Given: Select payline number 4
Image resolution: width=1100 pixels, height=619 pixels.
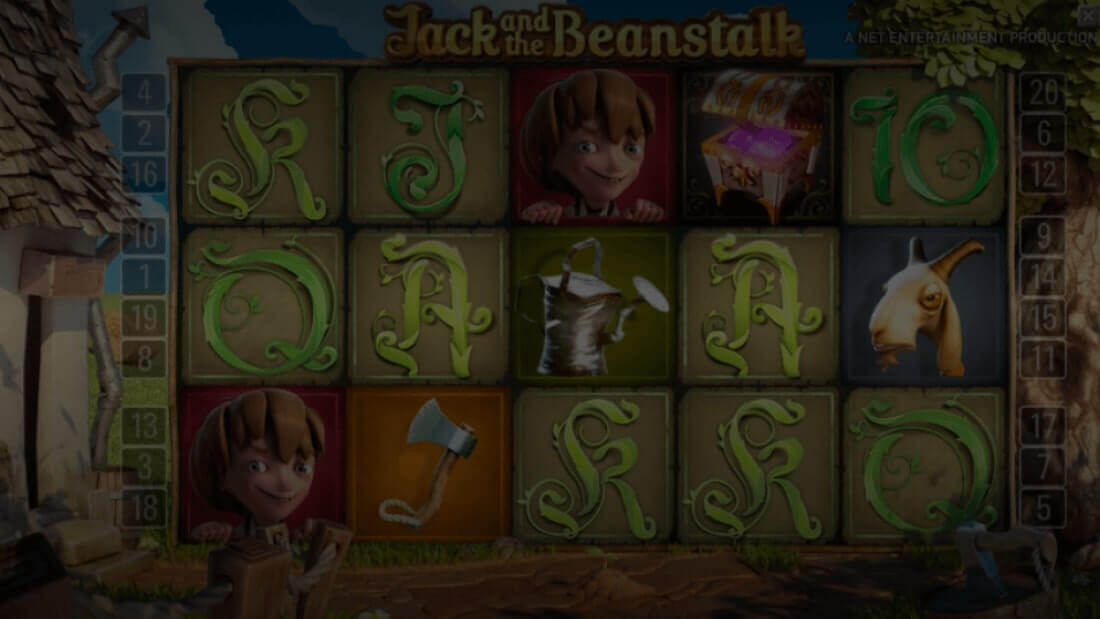Looking at the screenshot, I should (x=145, y=93).
